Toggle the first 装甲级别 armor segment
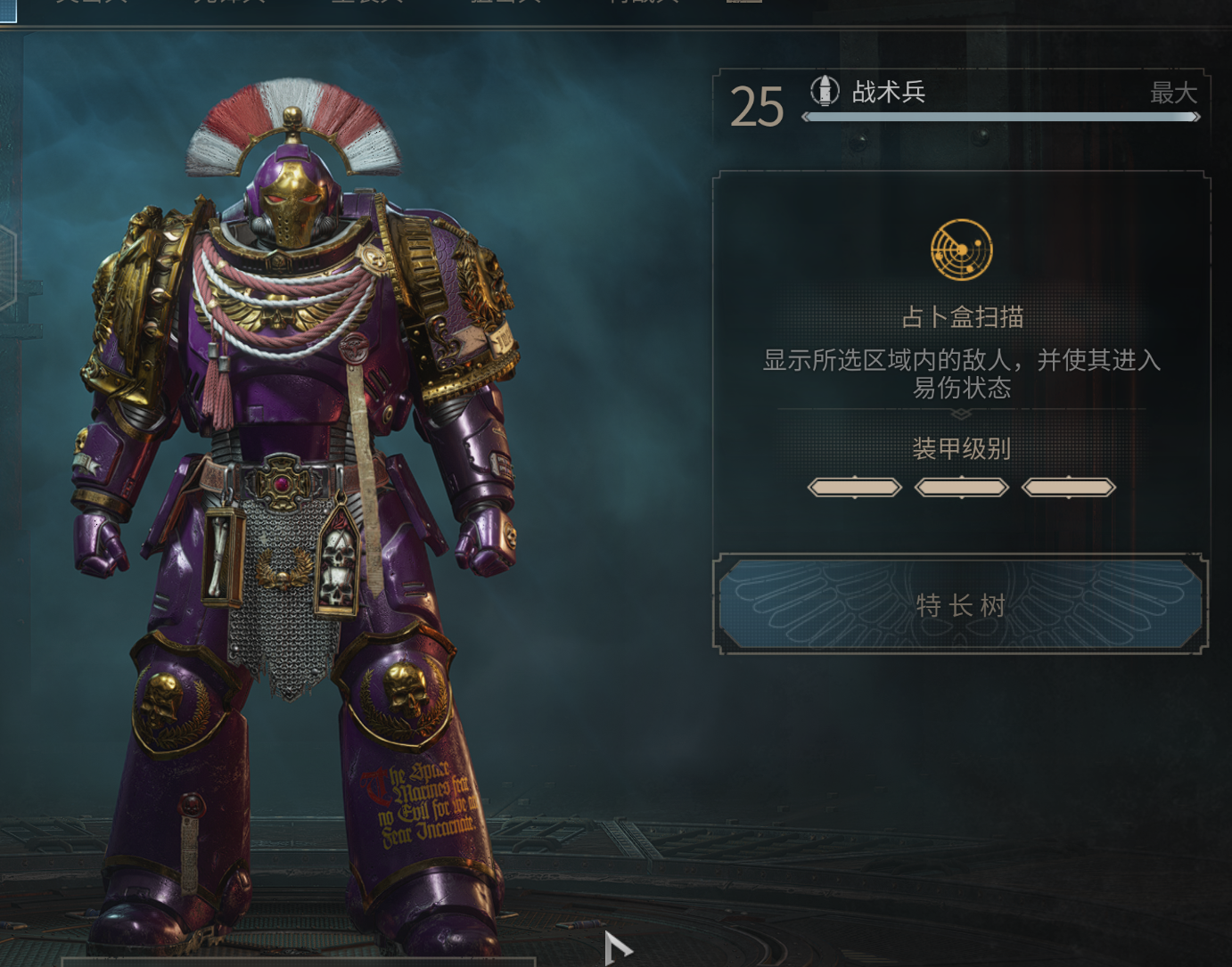Viewport: 1232px width, 967px height. point(854,487)
